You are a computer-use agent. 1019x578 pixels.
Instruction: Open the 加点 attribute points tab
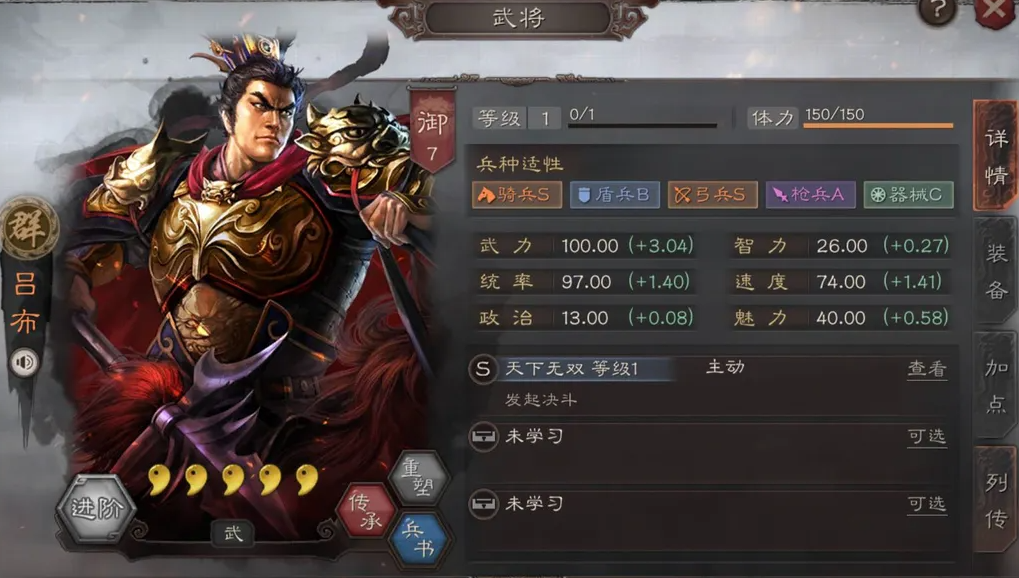[996, 381]
